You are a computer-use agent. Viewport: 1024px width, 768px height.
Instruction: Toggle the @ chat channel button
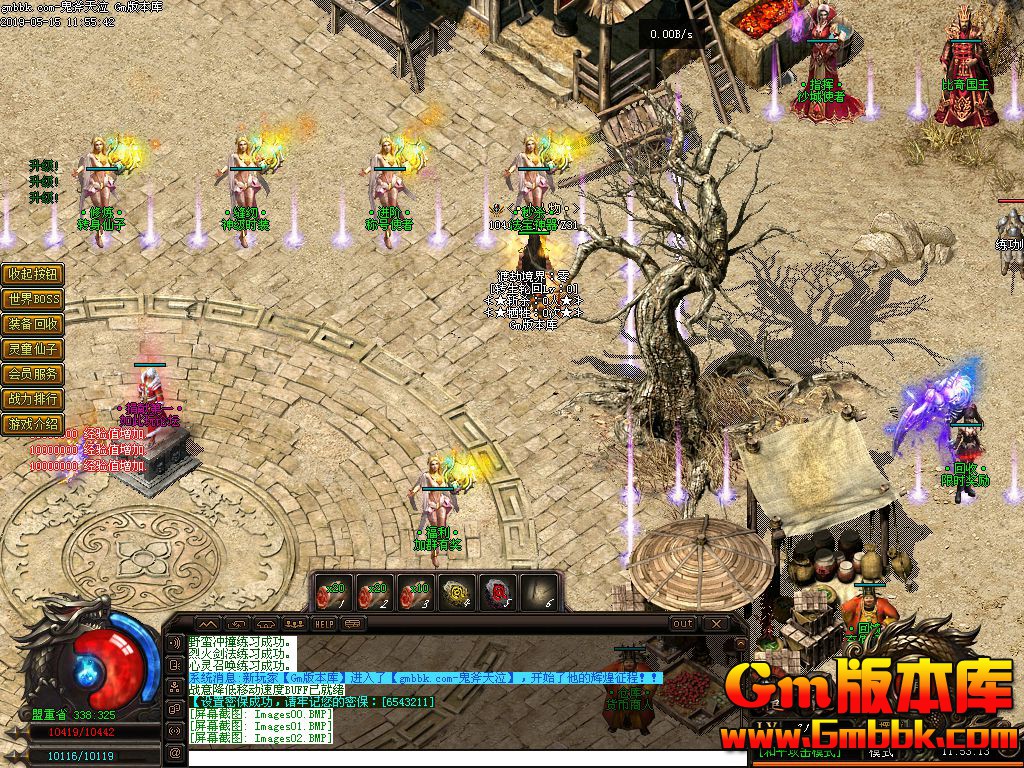click(175, 752)
